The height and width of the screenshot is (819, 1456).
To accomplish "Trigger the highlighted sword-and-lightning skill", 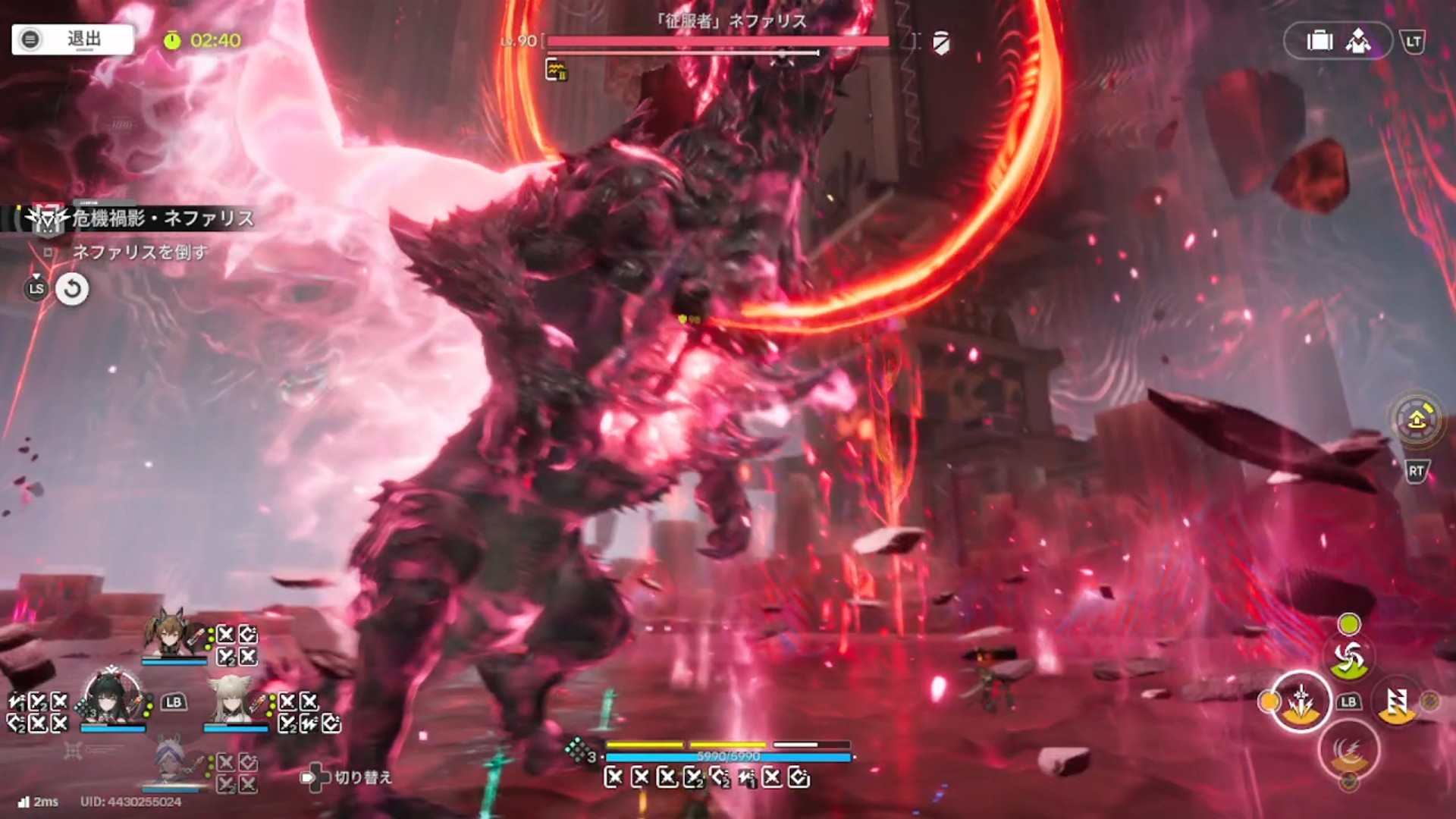I will (1301, 701).
